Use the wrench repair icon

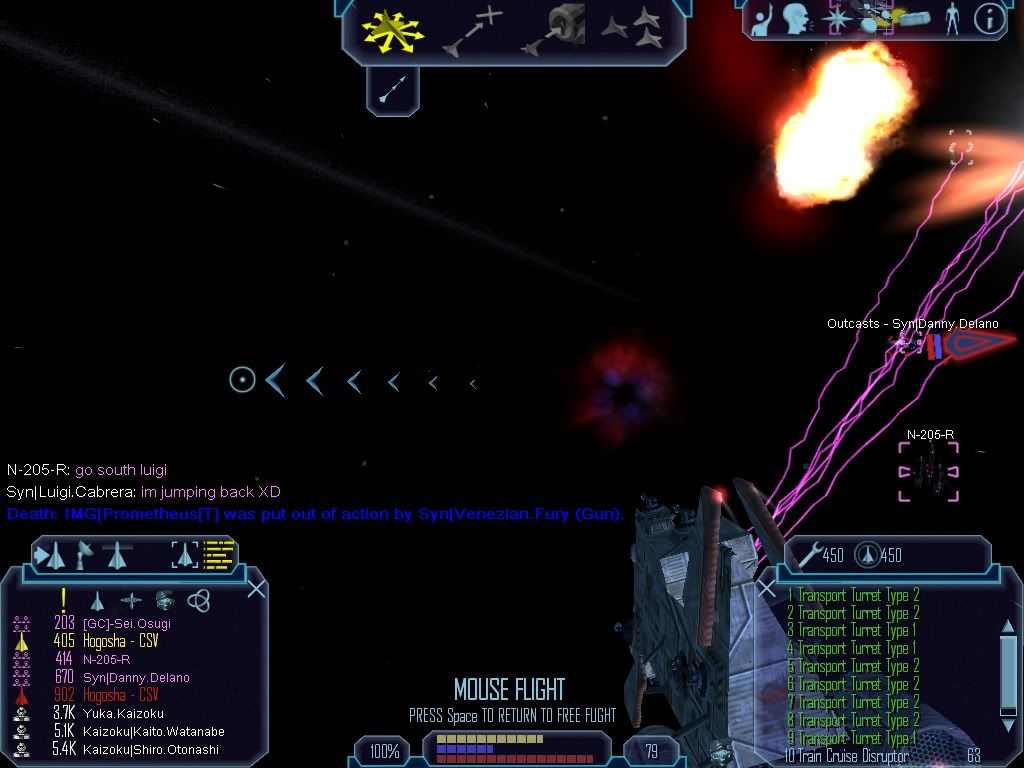[809, 555]
